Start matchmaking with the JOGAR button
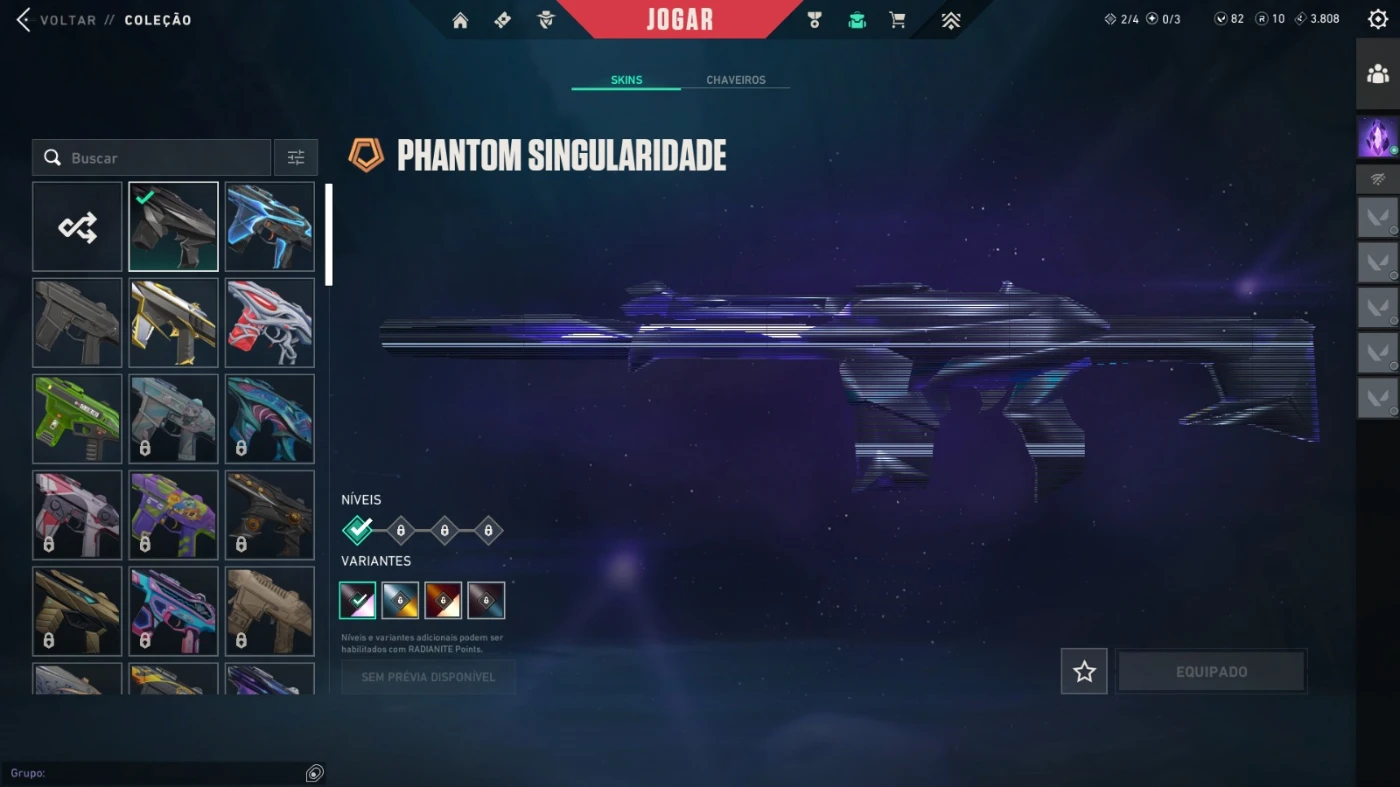 point(679,19)
